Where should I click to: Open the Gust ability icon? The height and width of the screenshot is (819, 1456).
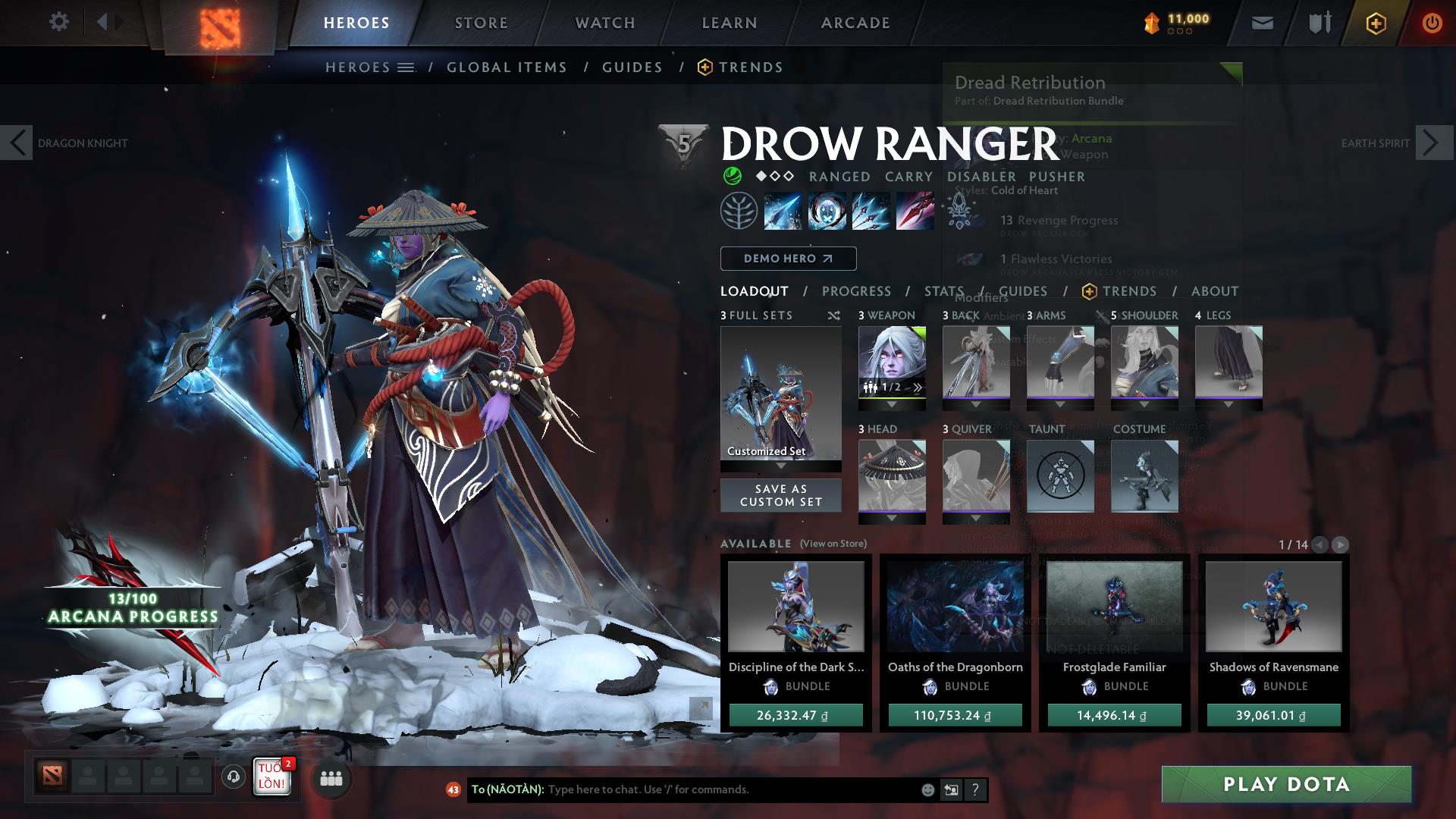click(827, 211)
